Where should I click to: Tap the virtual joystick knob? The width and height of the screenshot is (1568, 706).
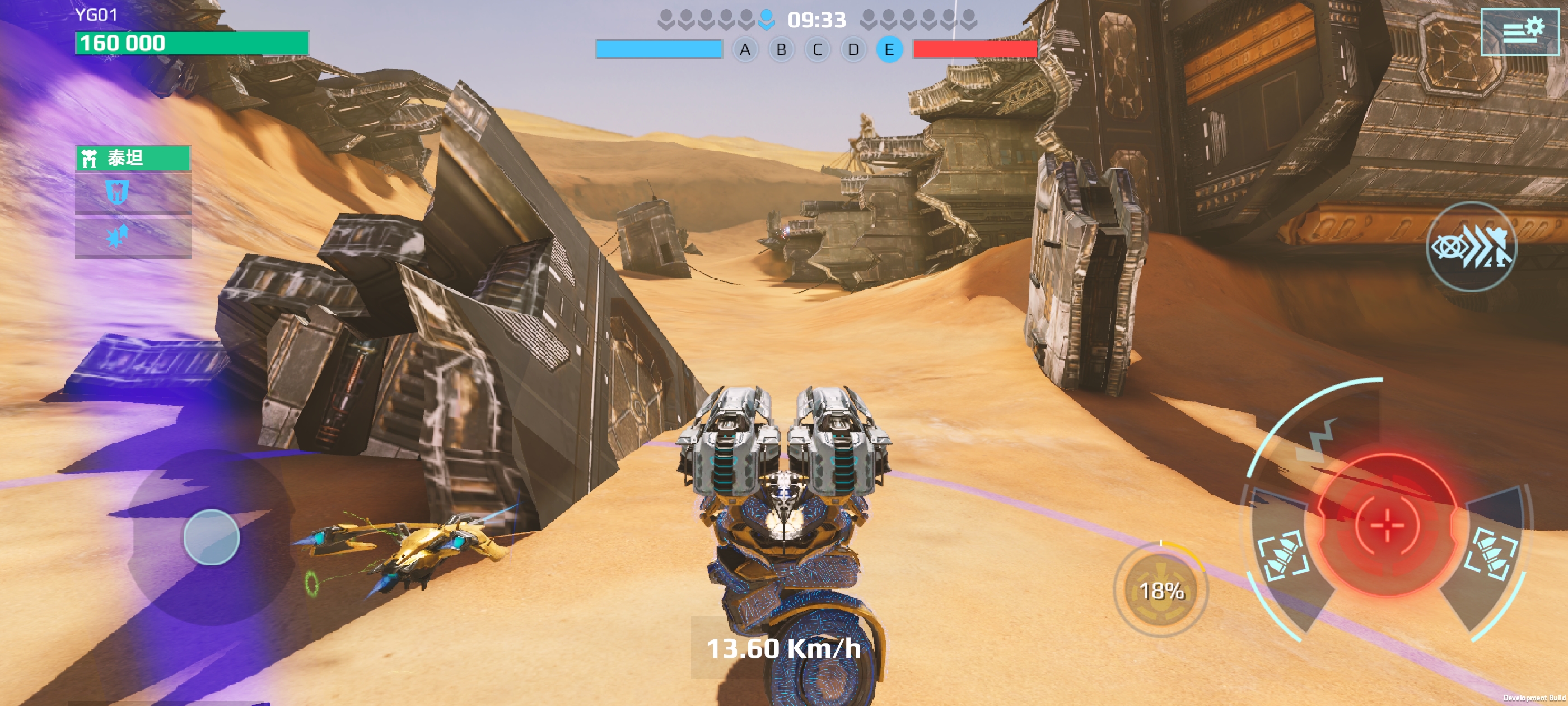pos(211,537)
